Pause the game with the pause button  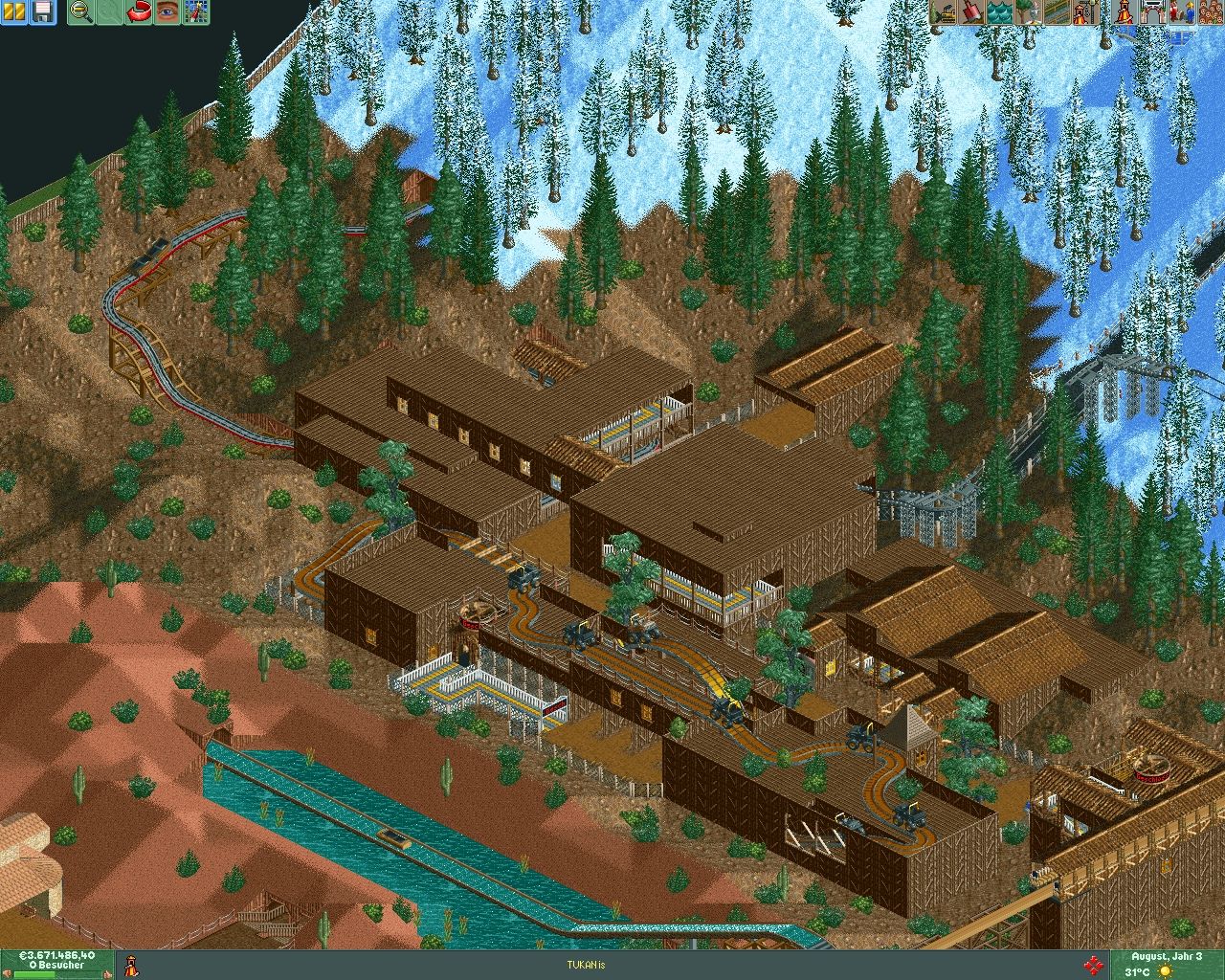(15, 12)
